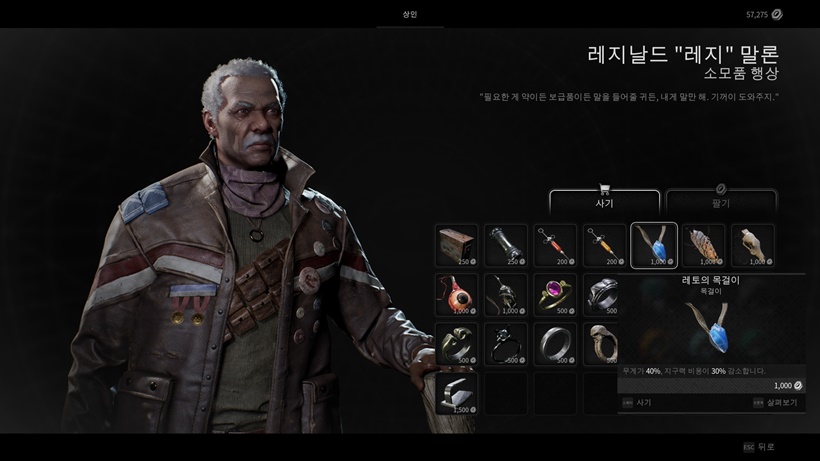Select the ornate swirl ring
This screenshot has height=461, width=820.
[x=456, y=344]
